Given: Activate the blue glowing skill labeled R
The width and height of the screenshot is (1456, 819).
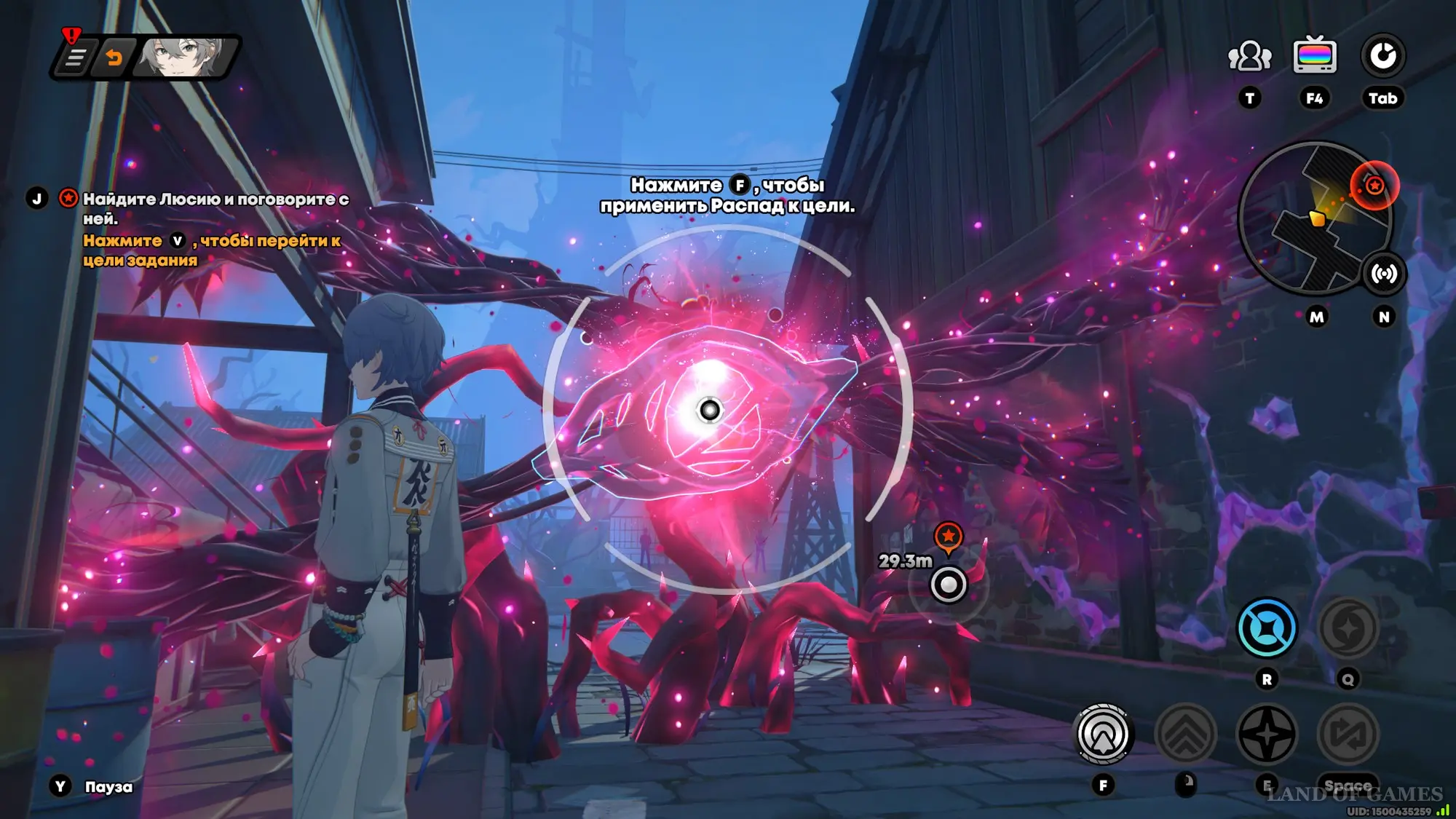Looking at the screenshot, I should [x=1267, y=628].
